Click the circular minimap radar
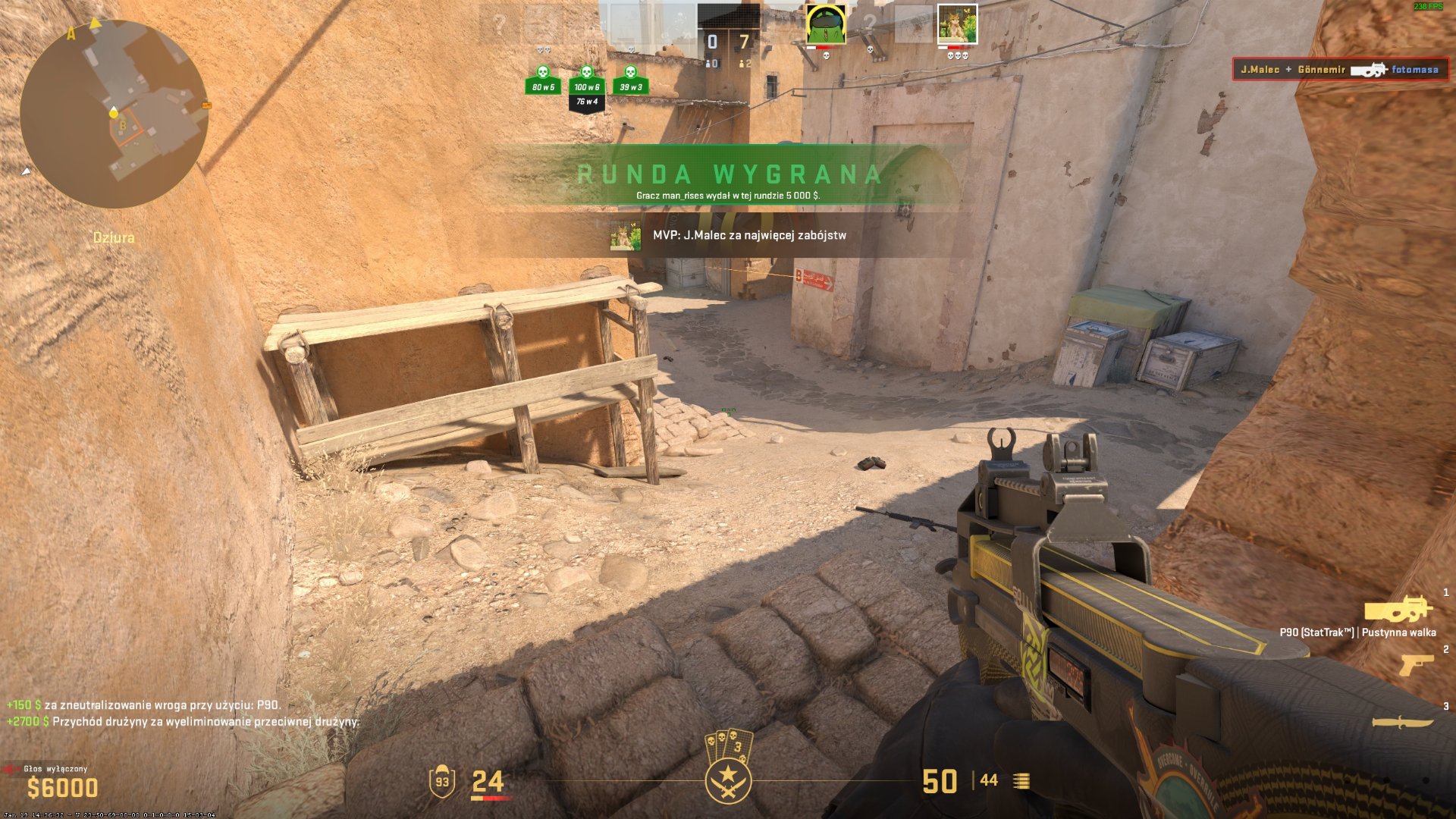Viewport: 1456px width, 819px height. 114,114
